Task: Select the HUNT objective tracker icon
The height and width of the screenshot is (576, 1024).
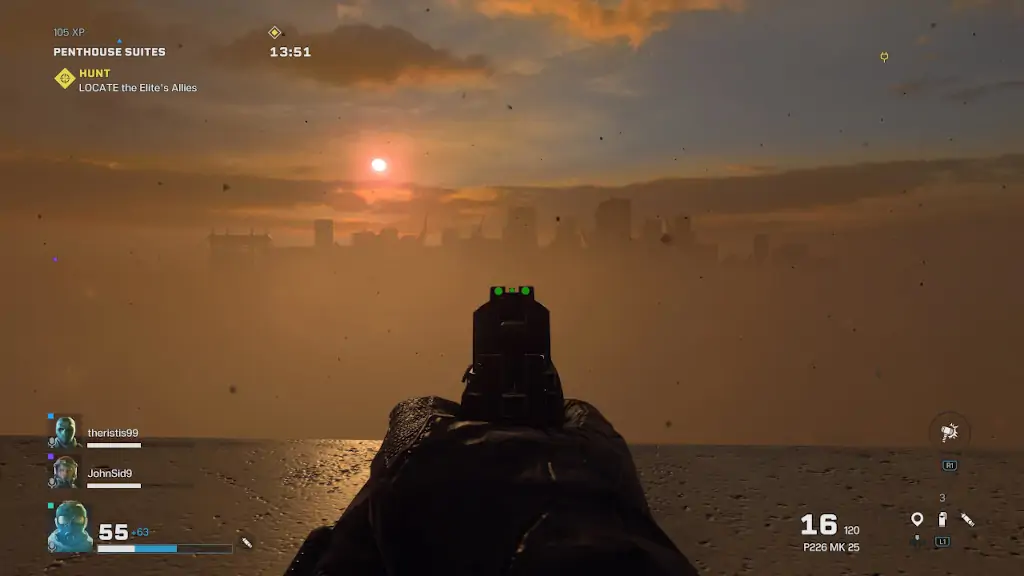Action: [x=65, y=78]
